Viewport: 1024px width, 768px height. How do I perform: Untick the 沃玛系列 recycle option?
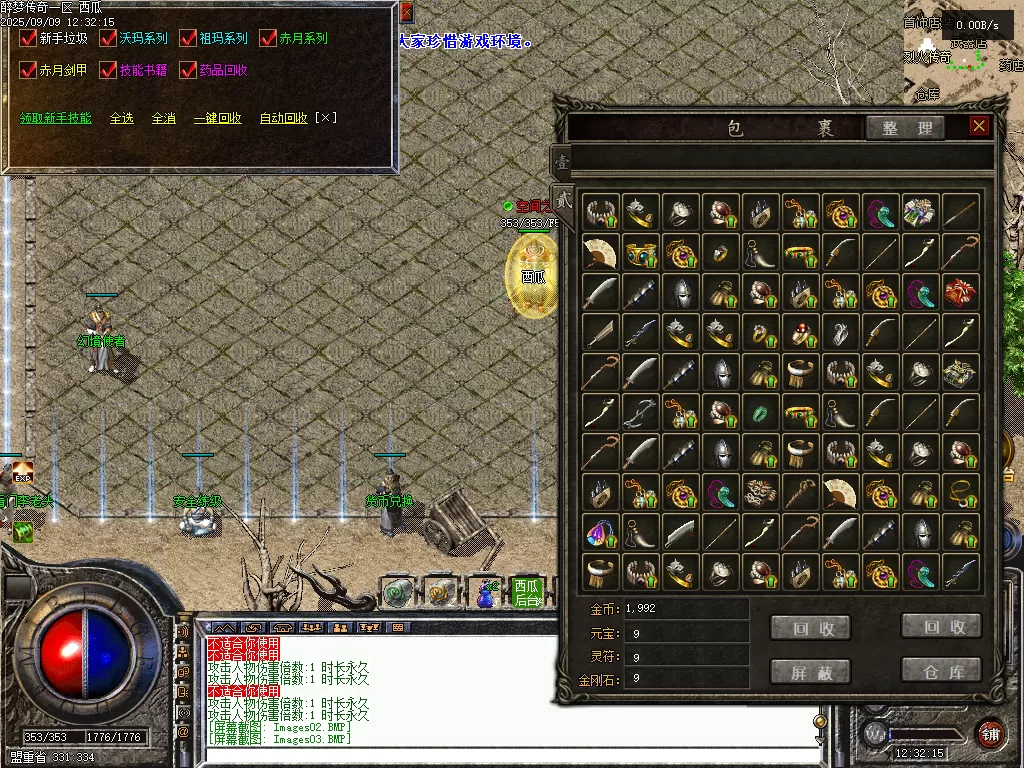pos(108,39)
